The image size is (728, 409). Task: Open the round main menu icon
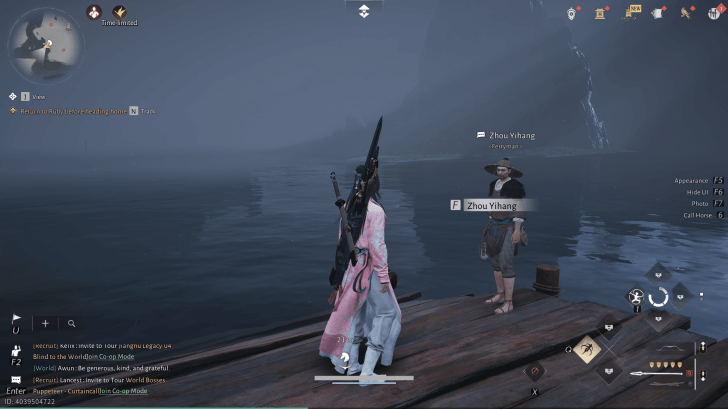coord(714,12)
